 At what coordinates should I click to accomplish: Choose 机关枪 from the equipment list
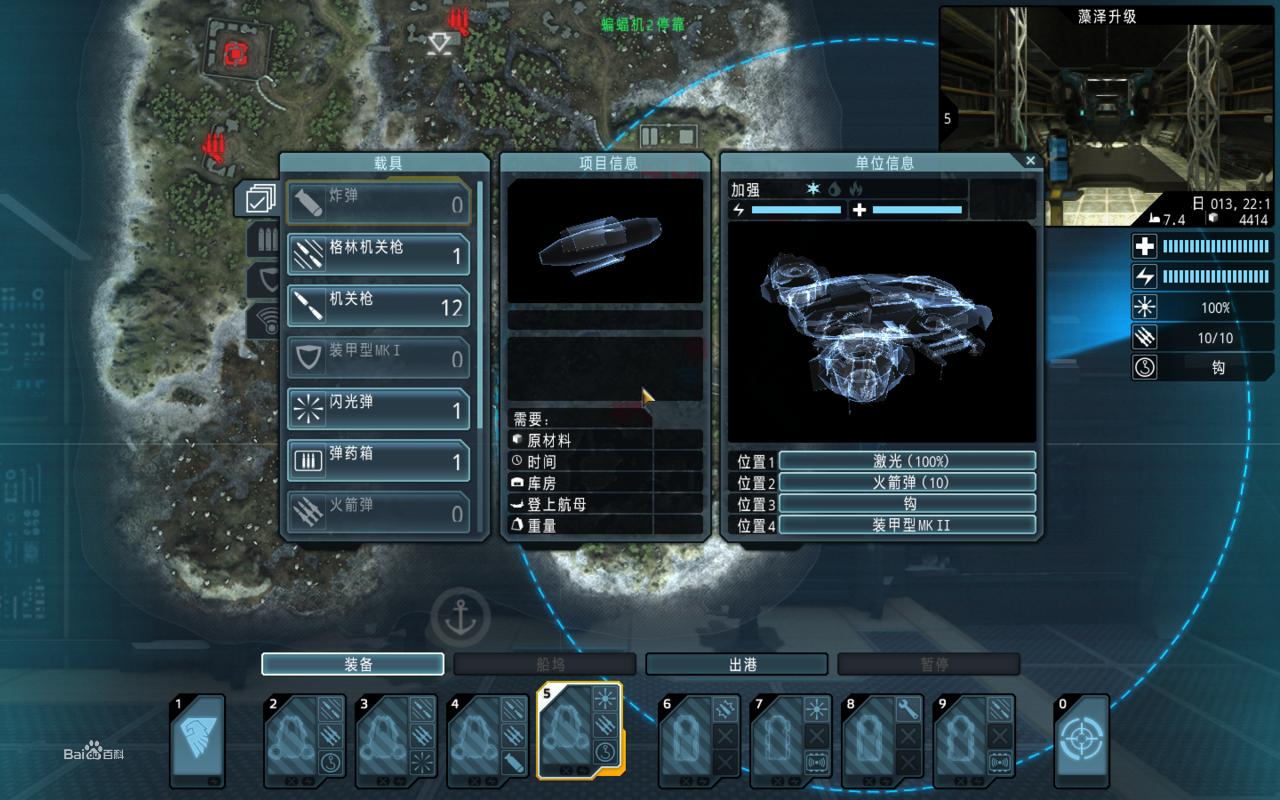click(x=378, y=307)
